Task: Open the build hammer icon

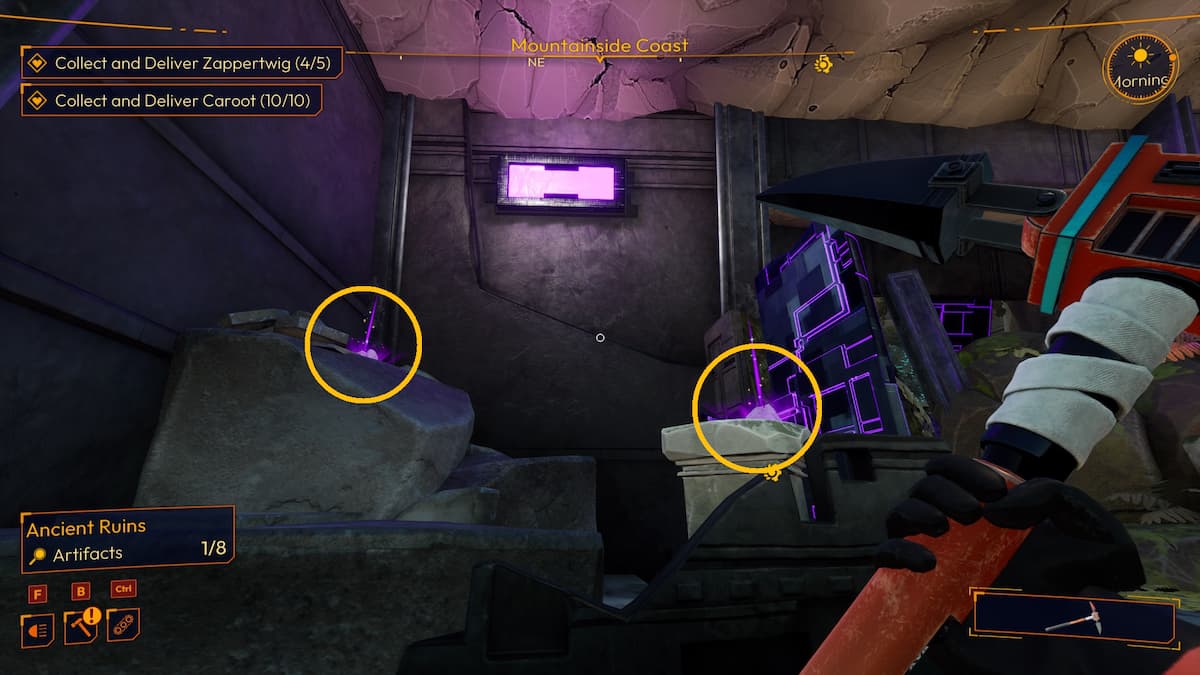Action: 81,626
